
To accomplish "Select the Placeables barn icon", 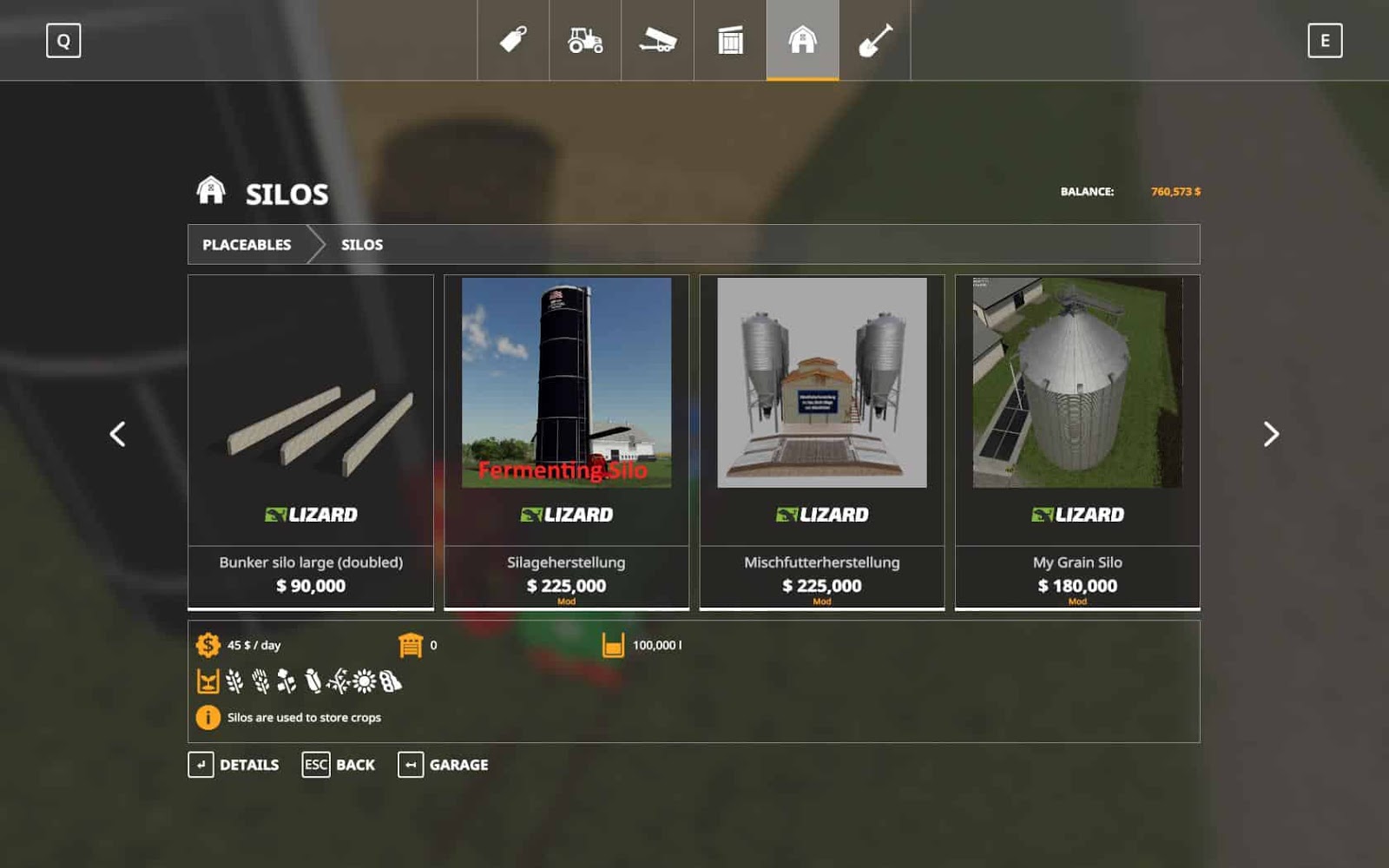I will (803, 39).
